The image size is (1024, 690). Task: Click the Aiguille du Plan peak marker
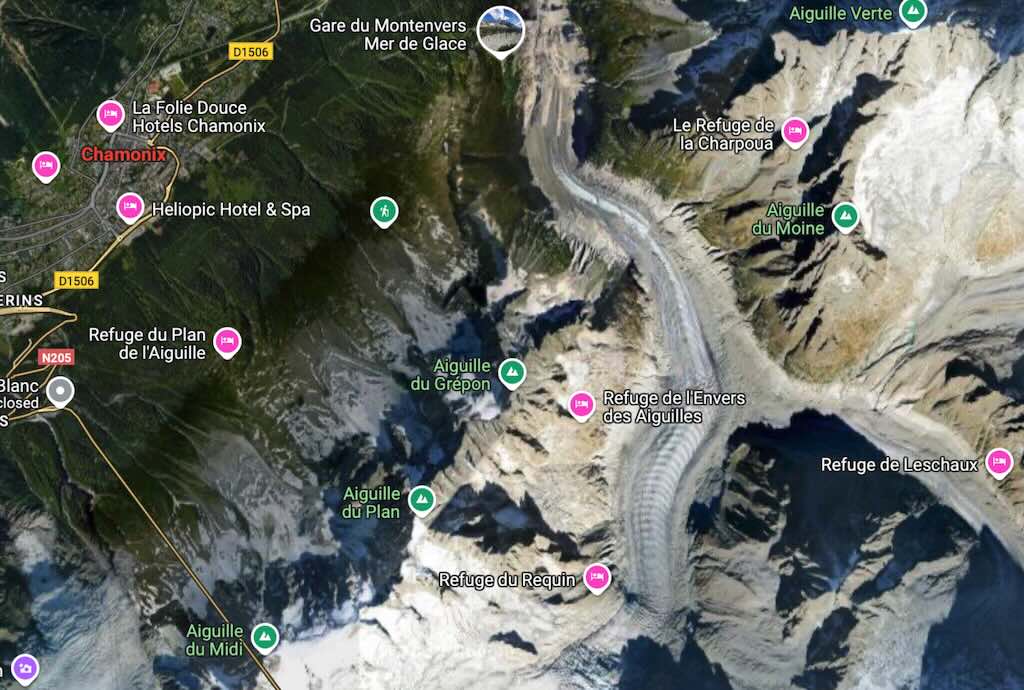422,499
